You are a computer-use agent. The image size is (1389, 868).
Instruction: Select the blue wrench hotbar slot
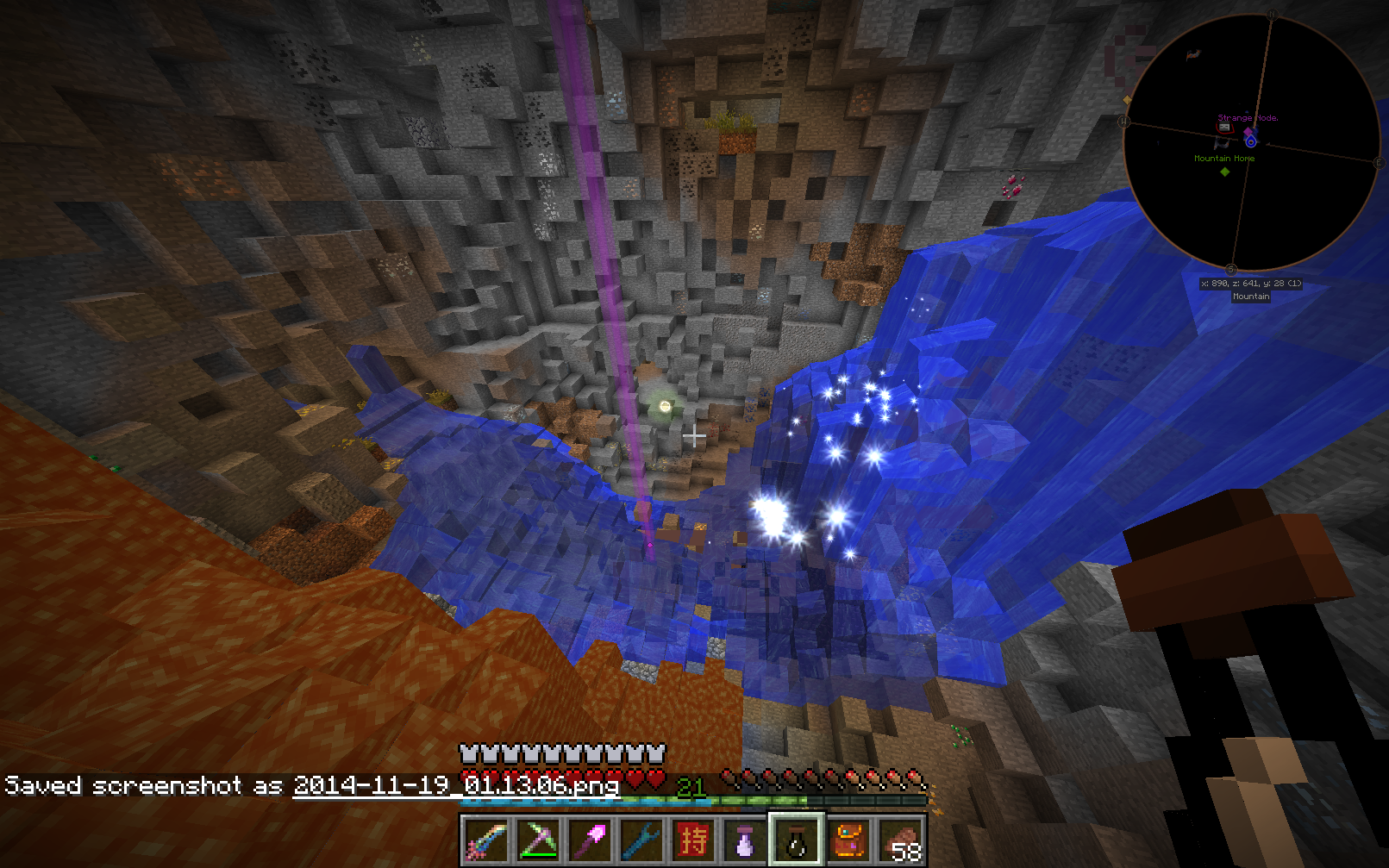pos(641,840)
